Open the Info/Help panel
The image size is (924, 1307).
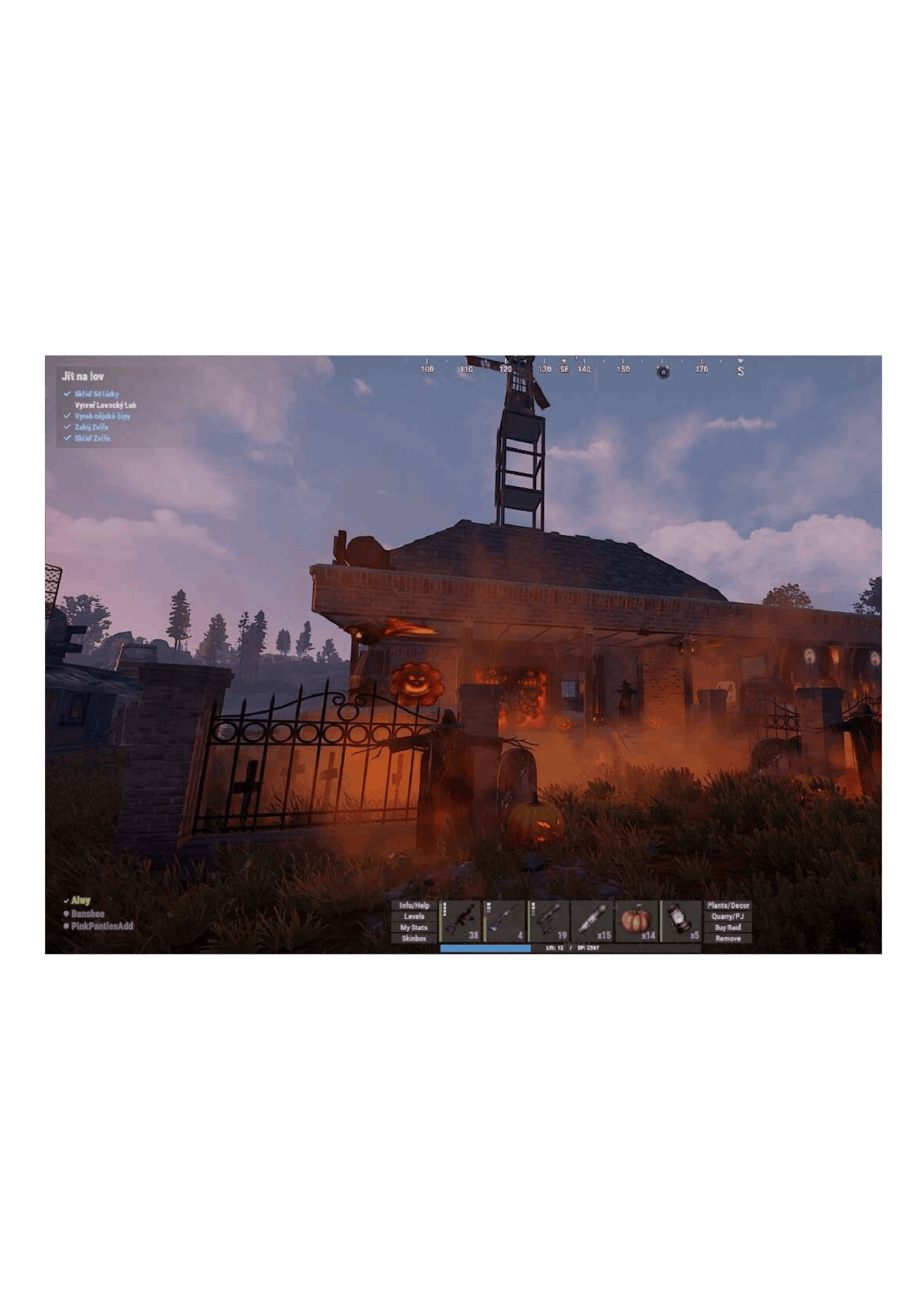tap(414, 905)
